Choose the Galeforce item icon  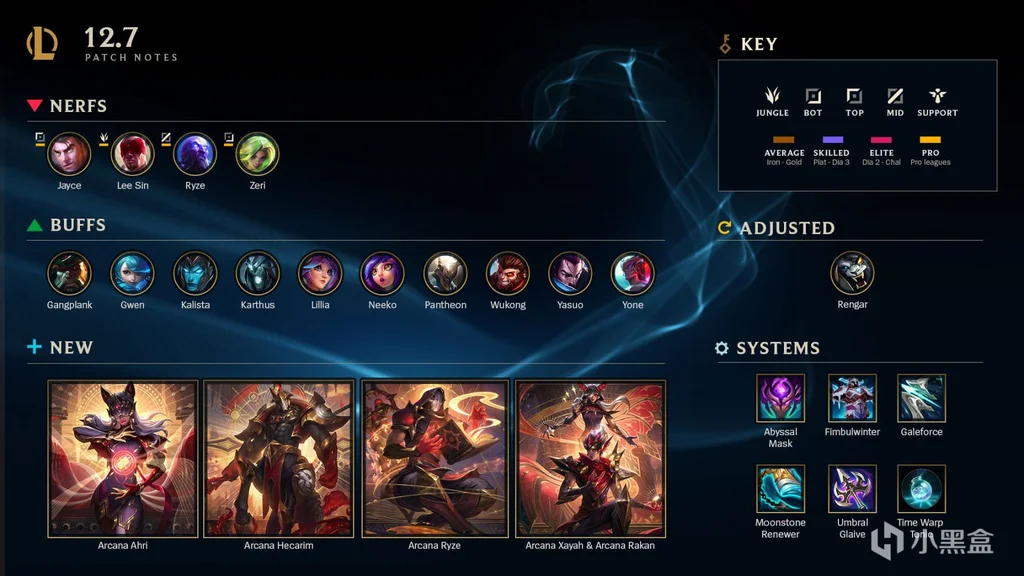921,398
